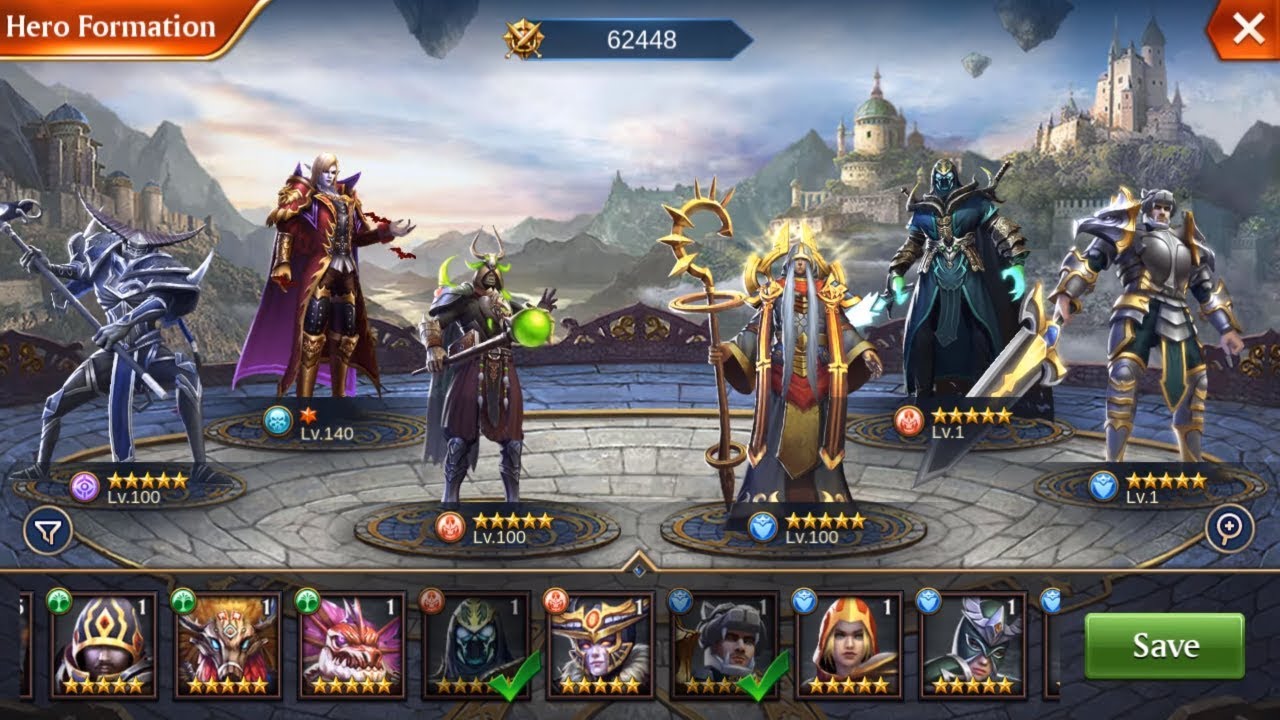Select the gold-hooded dark hero card

click(102, 645)
